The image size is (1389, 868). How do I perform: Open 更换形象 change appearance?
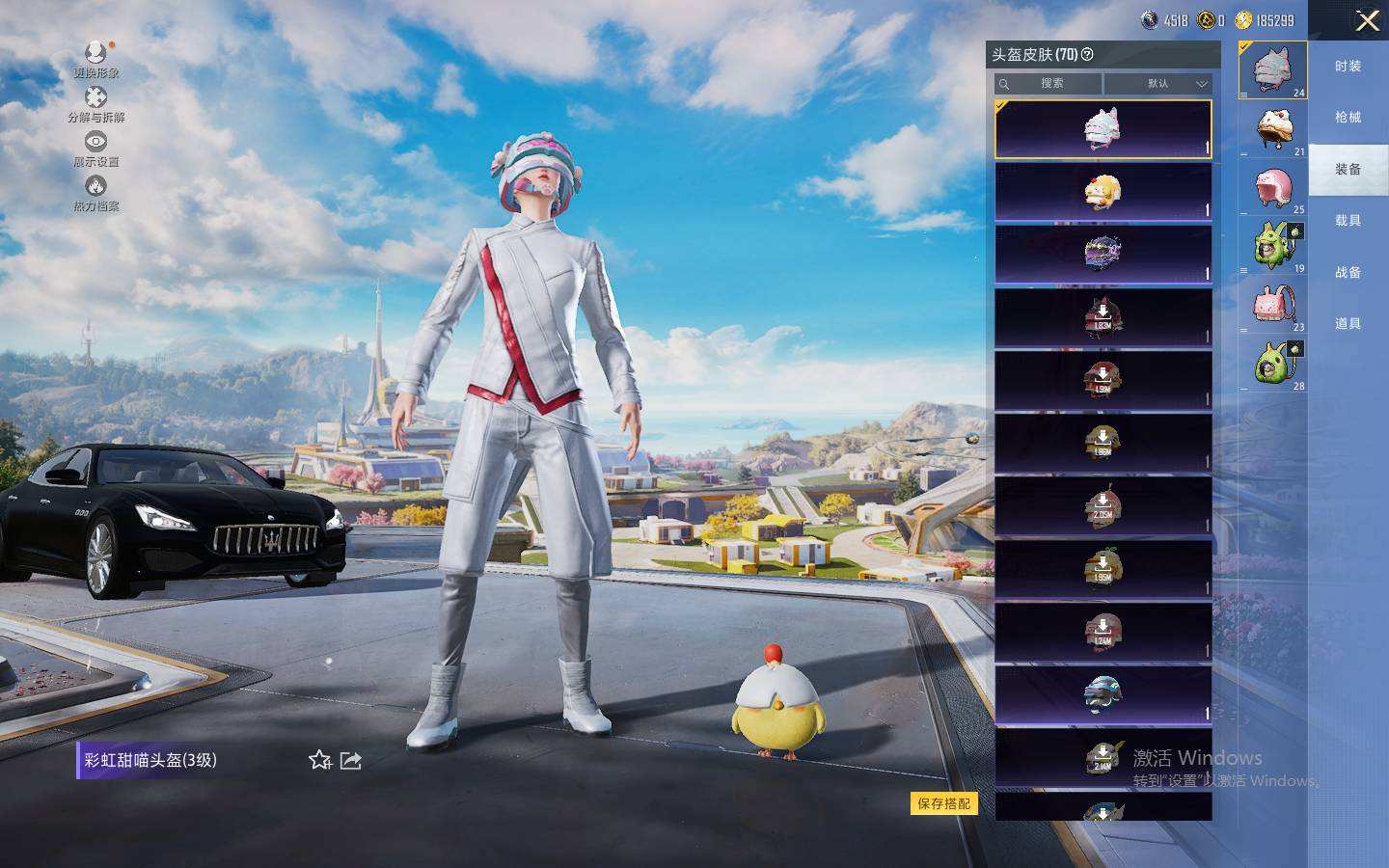pyautogui.click(x=95, y=60)
